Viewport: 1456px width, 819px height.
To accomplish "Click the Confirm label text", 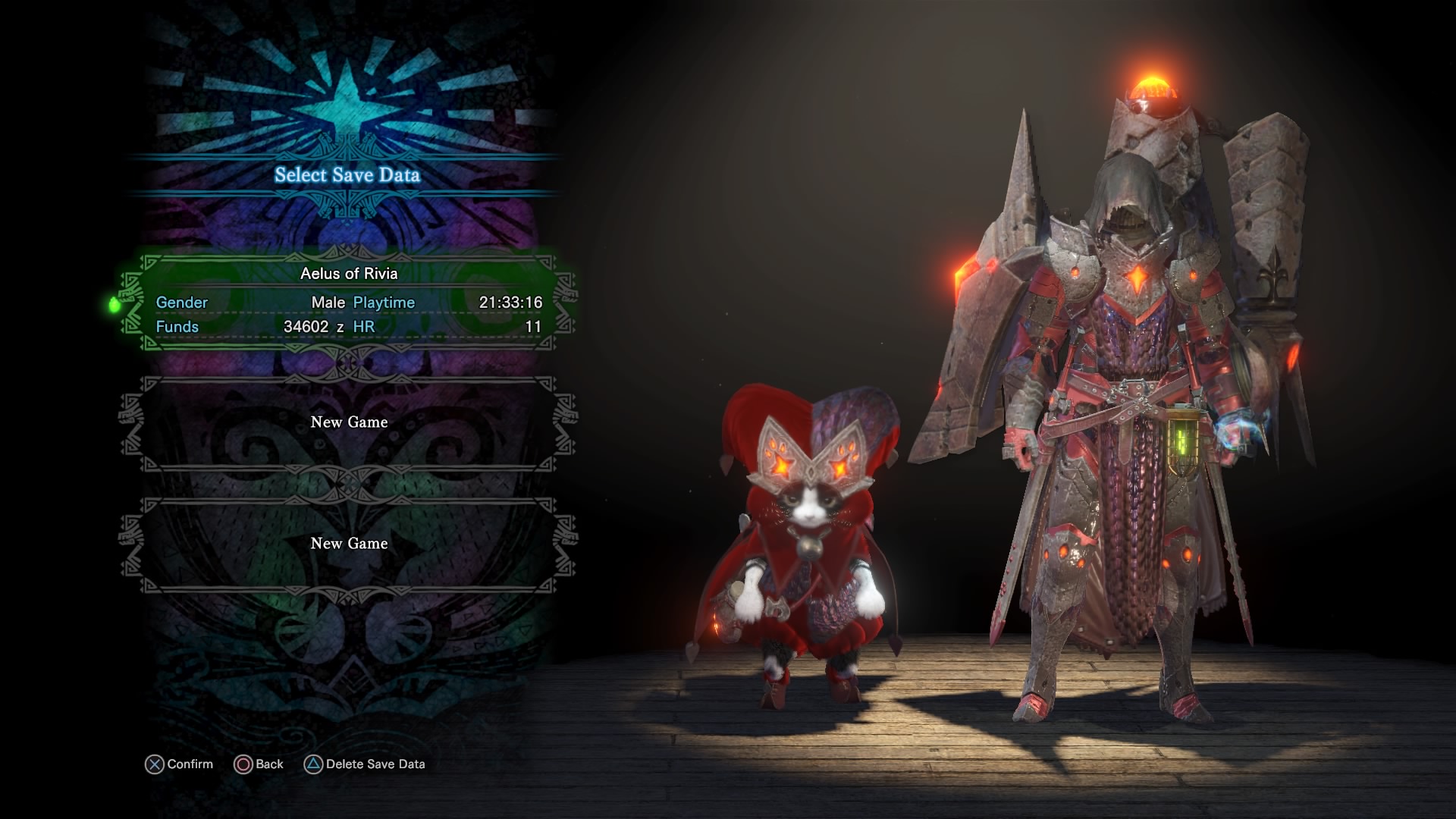I will coord(190,764).
